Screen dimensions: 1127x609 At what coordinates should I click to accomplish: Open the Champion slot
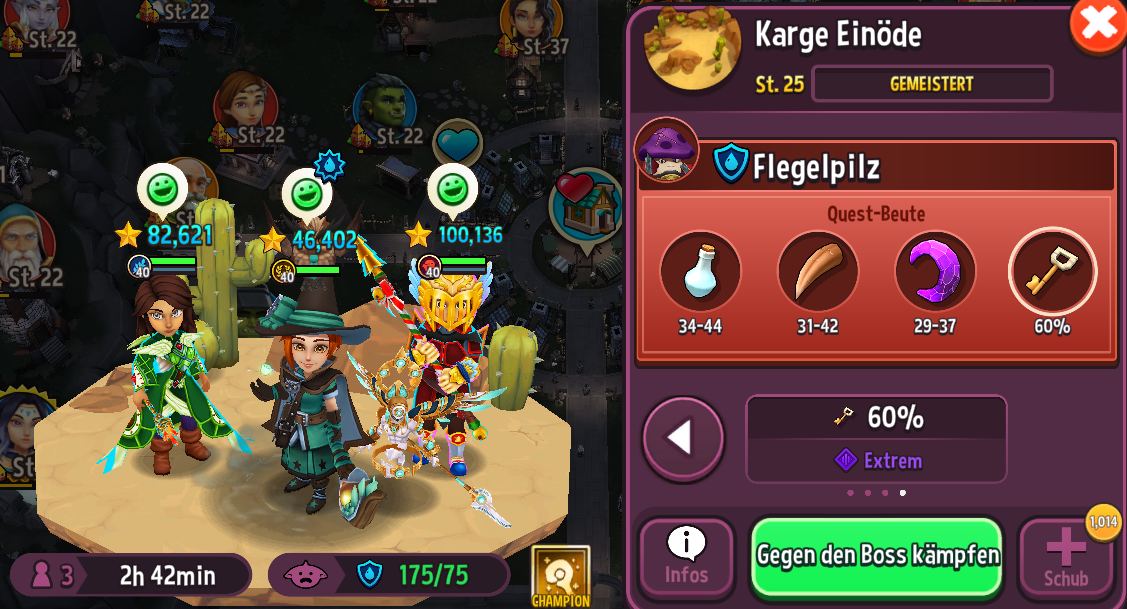(x=560, y=576)
